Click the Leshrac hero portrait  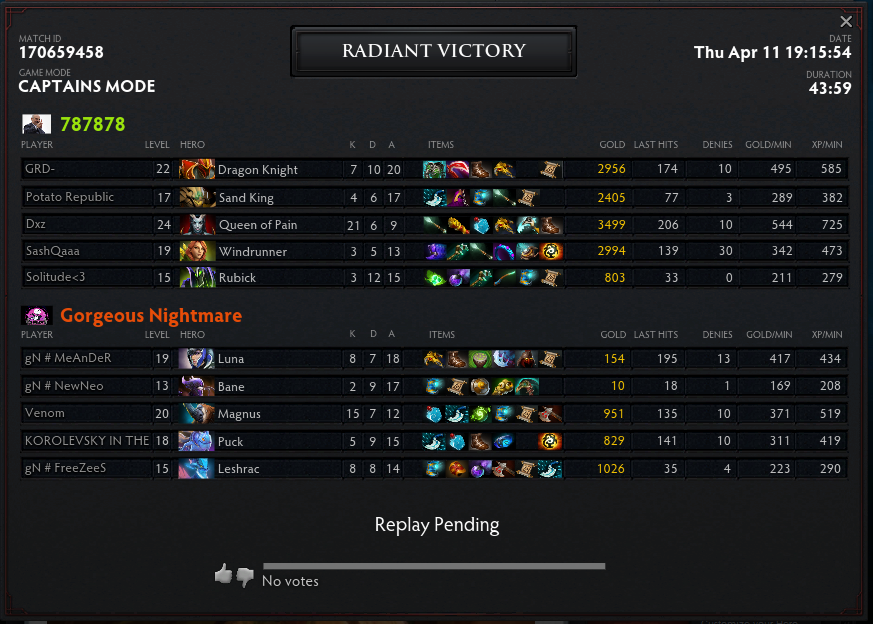pyautogui.click(x=197, y=467)
